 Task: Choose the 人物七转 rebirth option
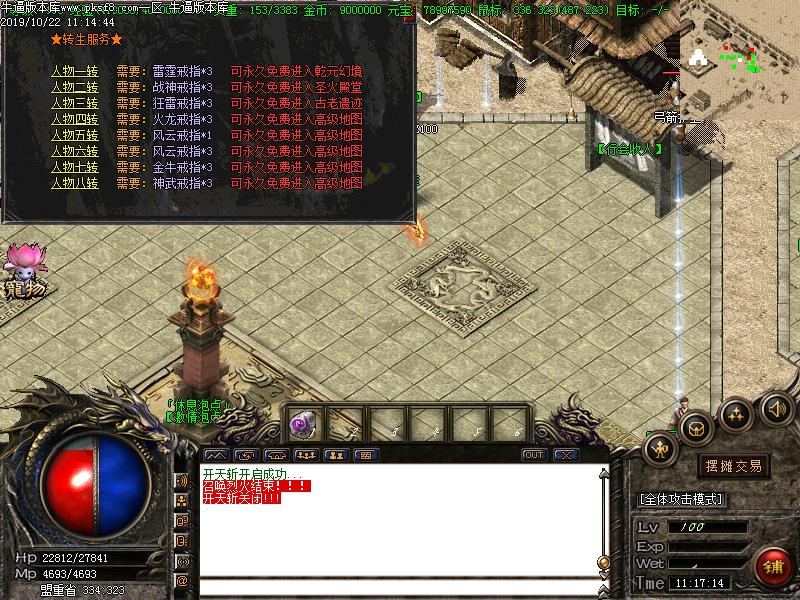click(75, 167)
